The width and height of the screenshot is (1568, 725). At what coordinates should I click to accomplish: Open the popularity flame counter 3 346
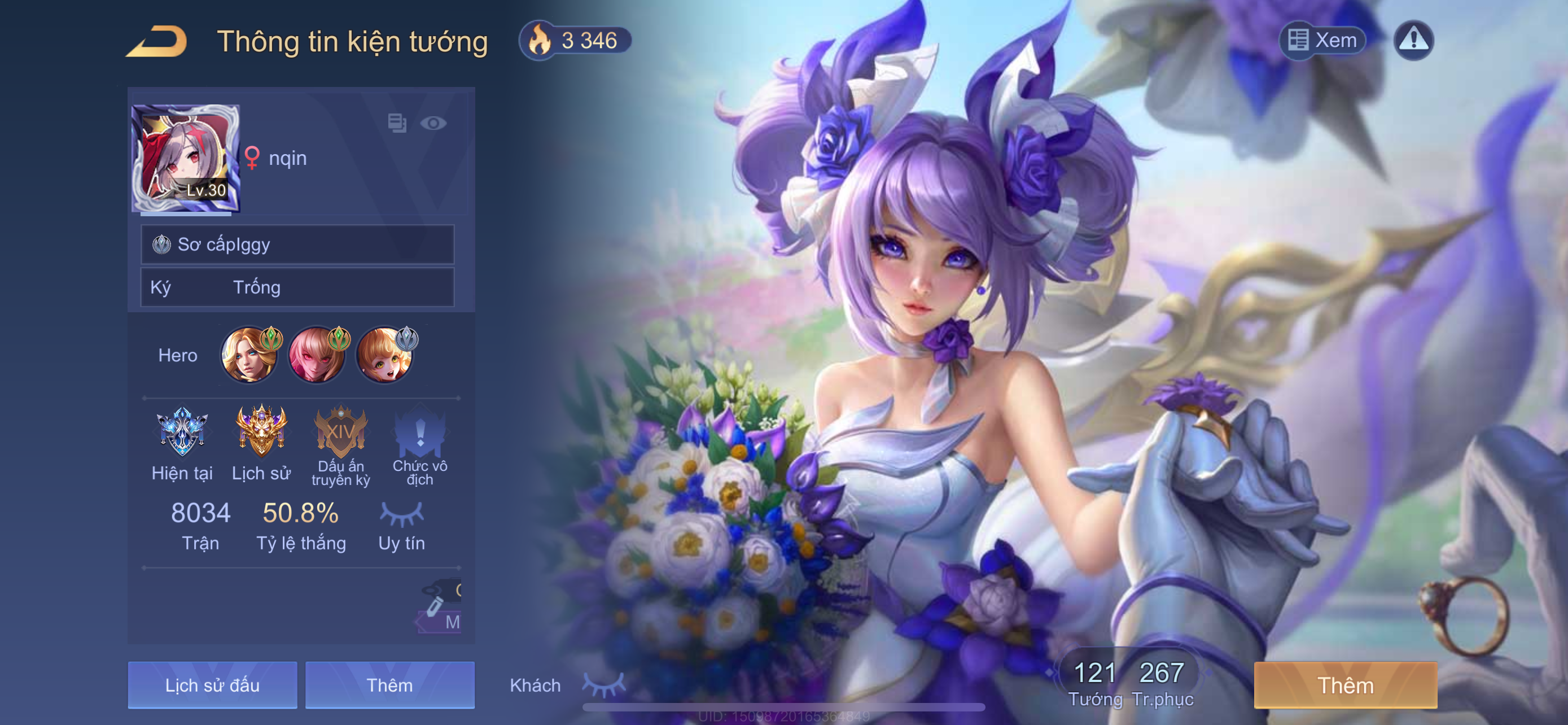click(x=575, y=41)
